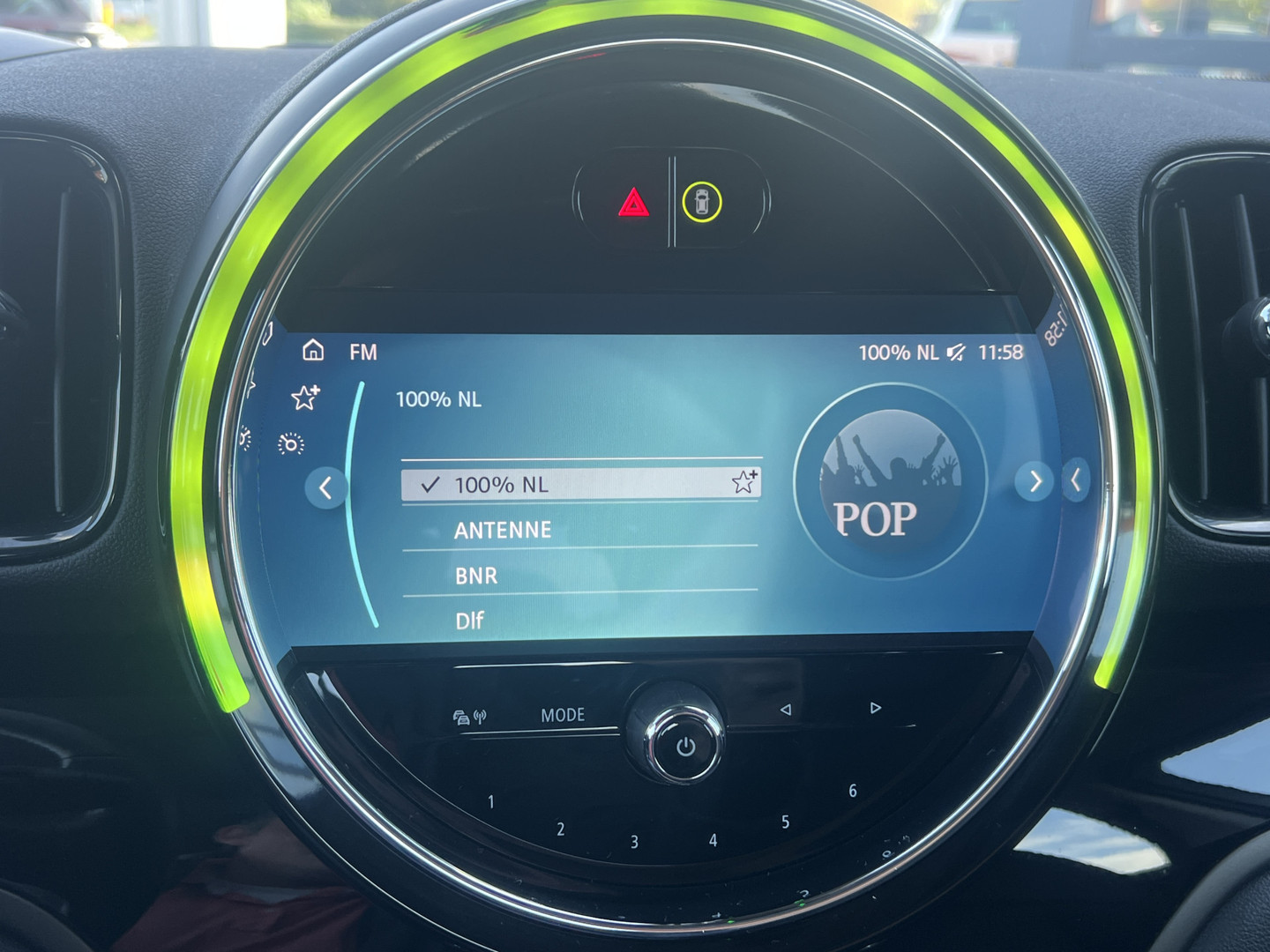Toggle favorite star next to 100% NL

pyautogui.click(x=744, y=483)
